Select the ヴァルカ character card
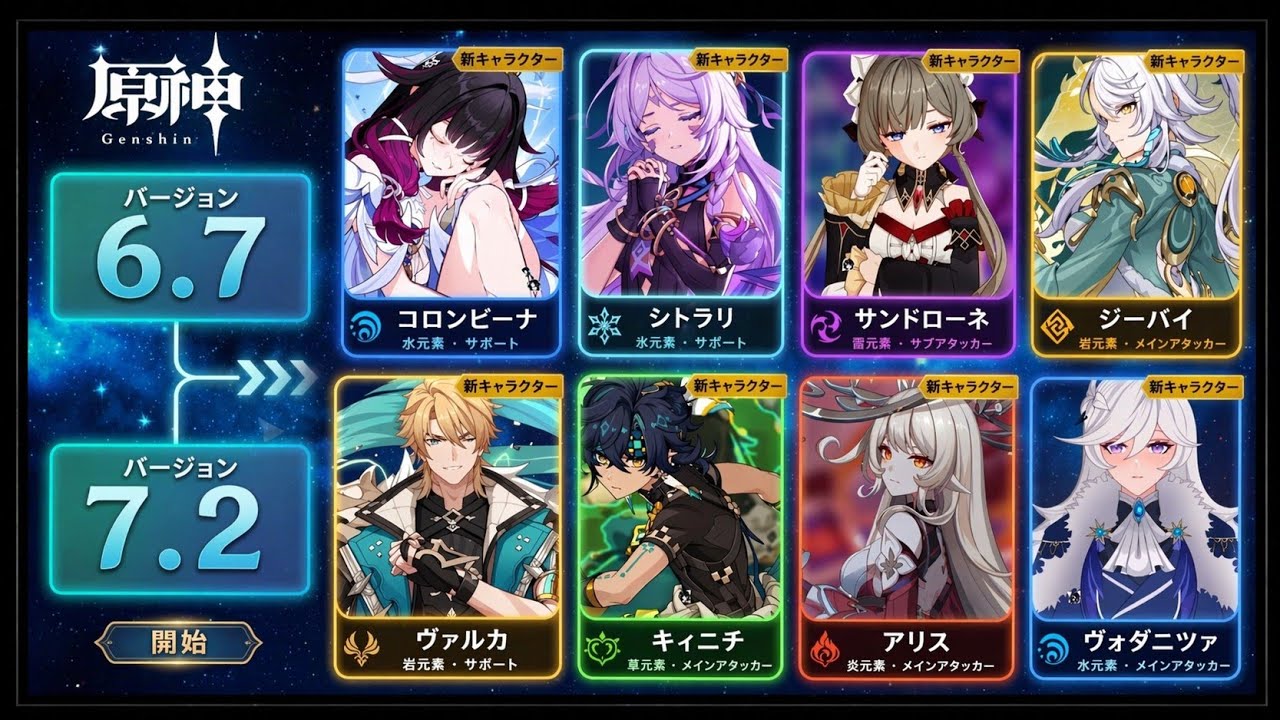 447,526
